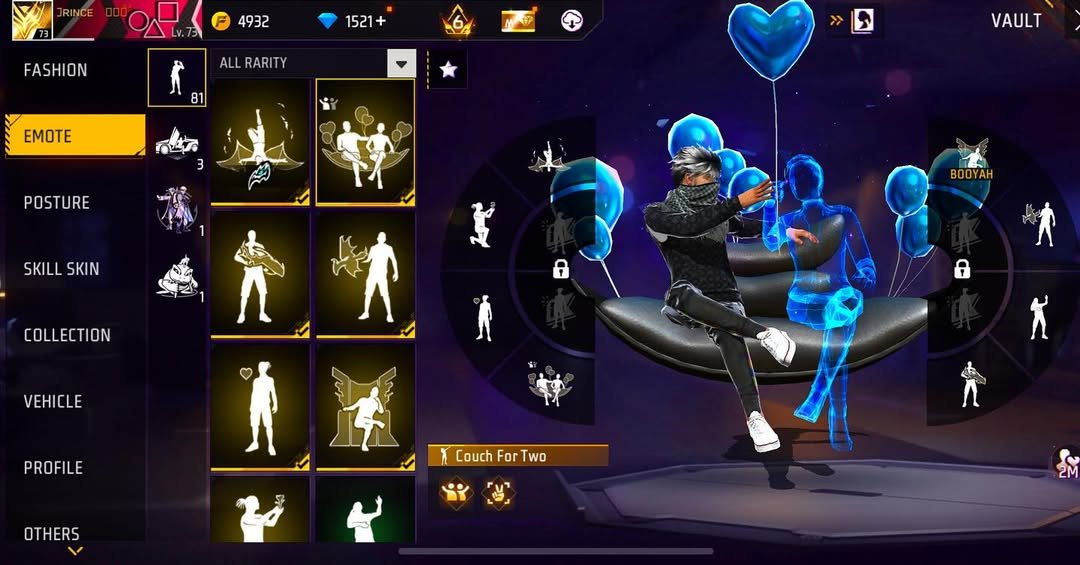Open the All Rarity dropdown filter

point(401,63)
